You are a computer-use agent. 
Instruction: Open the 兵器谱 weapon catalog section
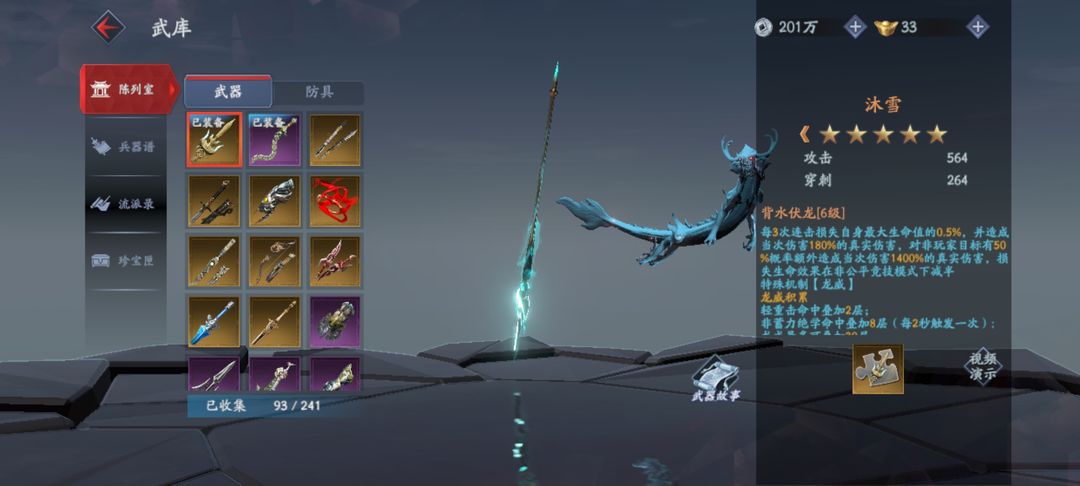(x=128, y=146)
